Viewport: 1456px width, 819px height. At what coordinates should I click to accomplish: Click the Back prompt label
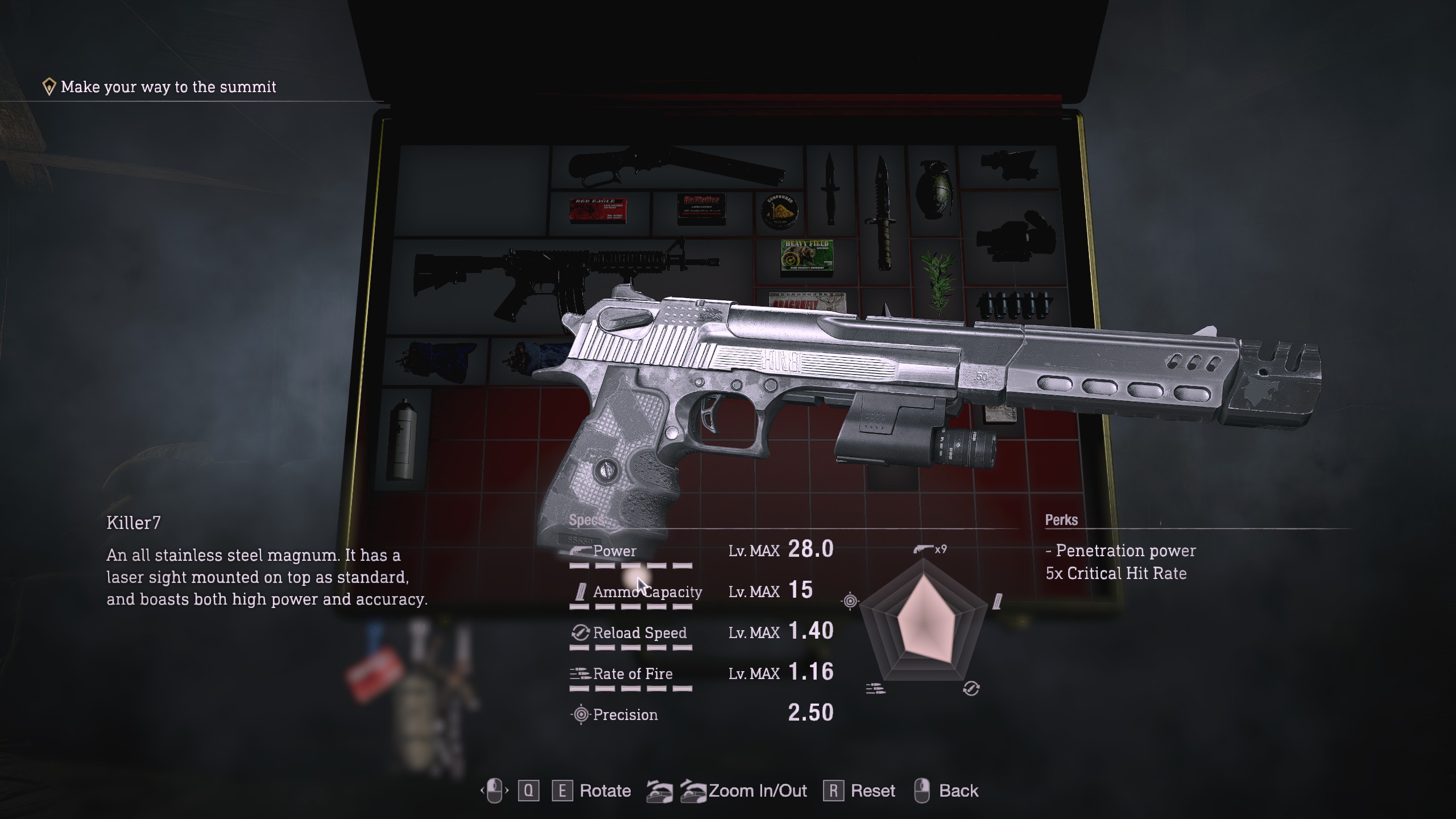pos(958,791)
